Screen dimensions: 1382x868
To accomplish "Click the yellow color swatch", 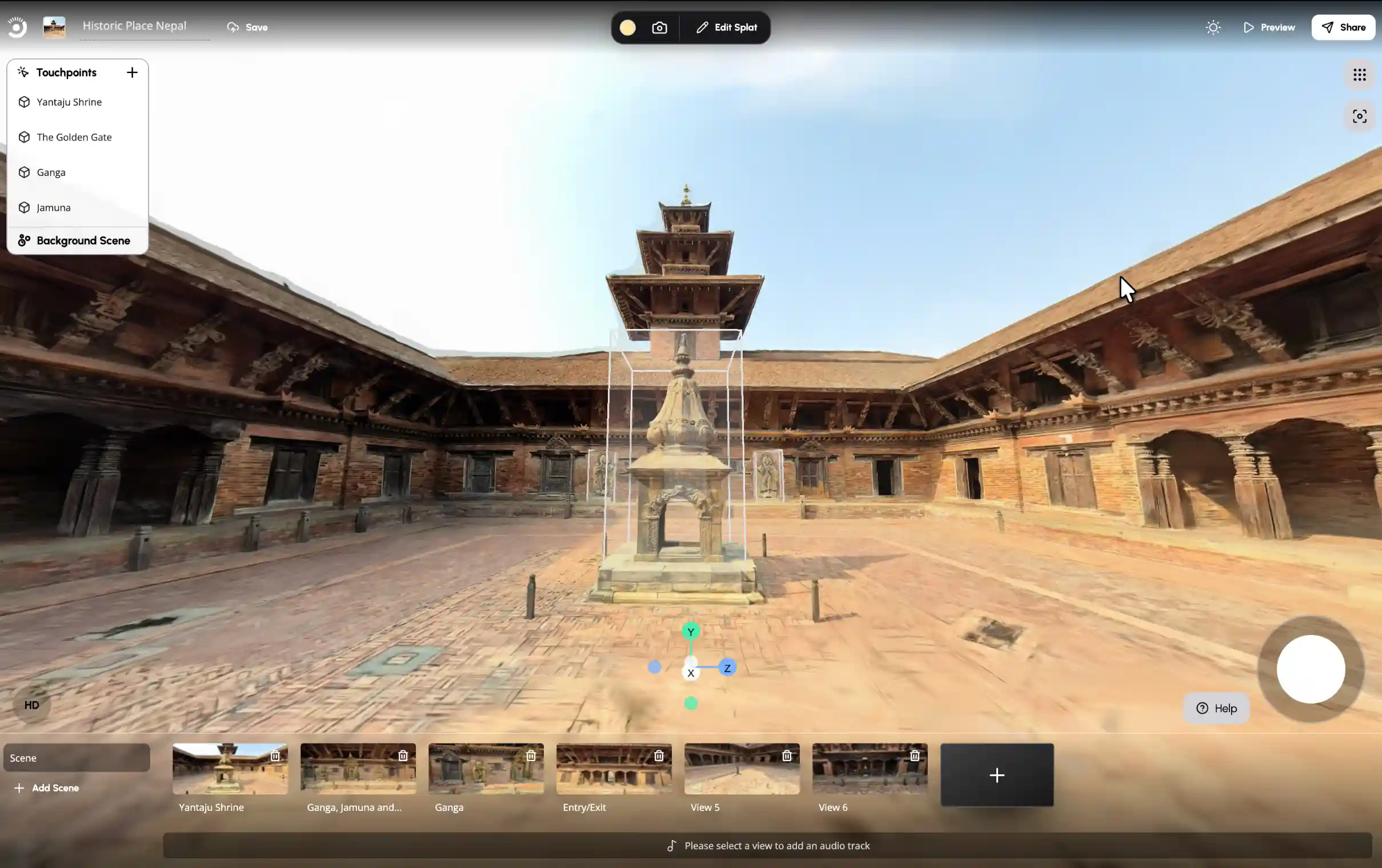I will tap(627, 27).
